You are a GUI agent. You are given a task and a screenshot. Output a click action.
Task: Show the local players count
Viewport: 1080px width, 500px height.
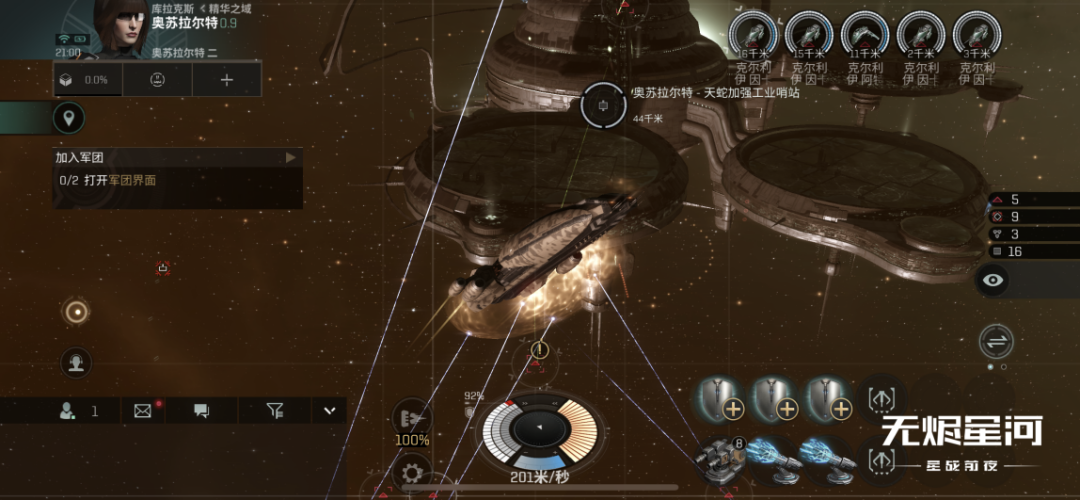80,410
